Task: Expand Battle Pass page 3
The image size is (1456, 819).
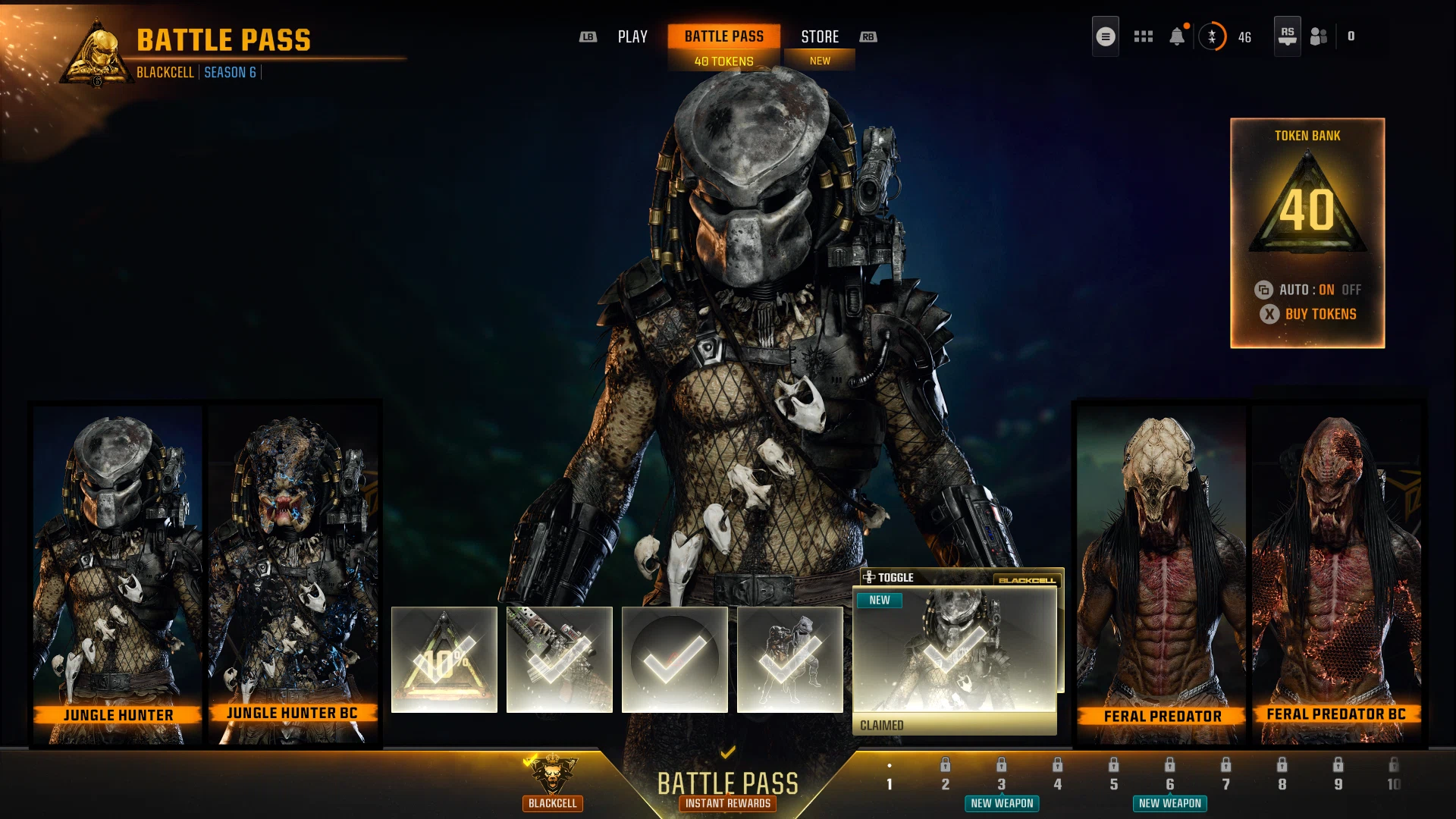Action: (1001, 785)
